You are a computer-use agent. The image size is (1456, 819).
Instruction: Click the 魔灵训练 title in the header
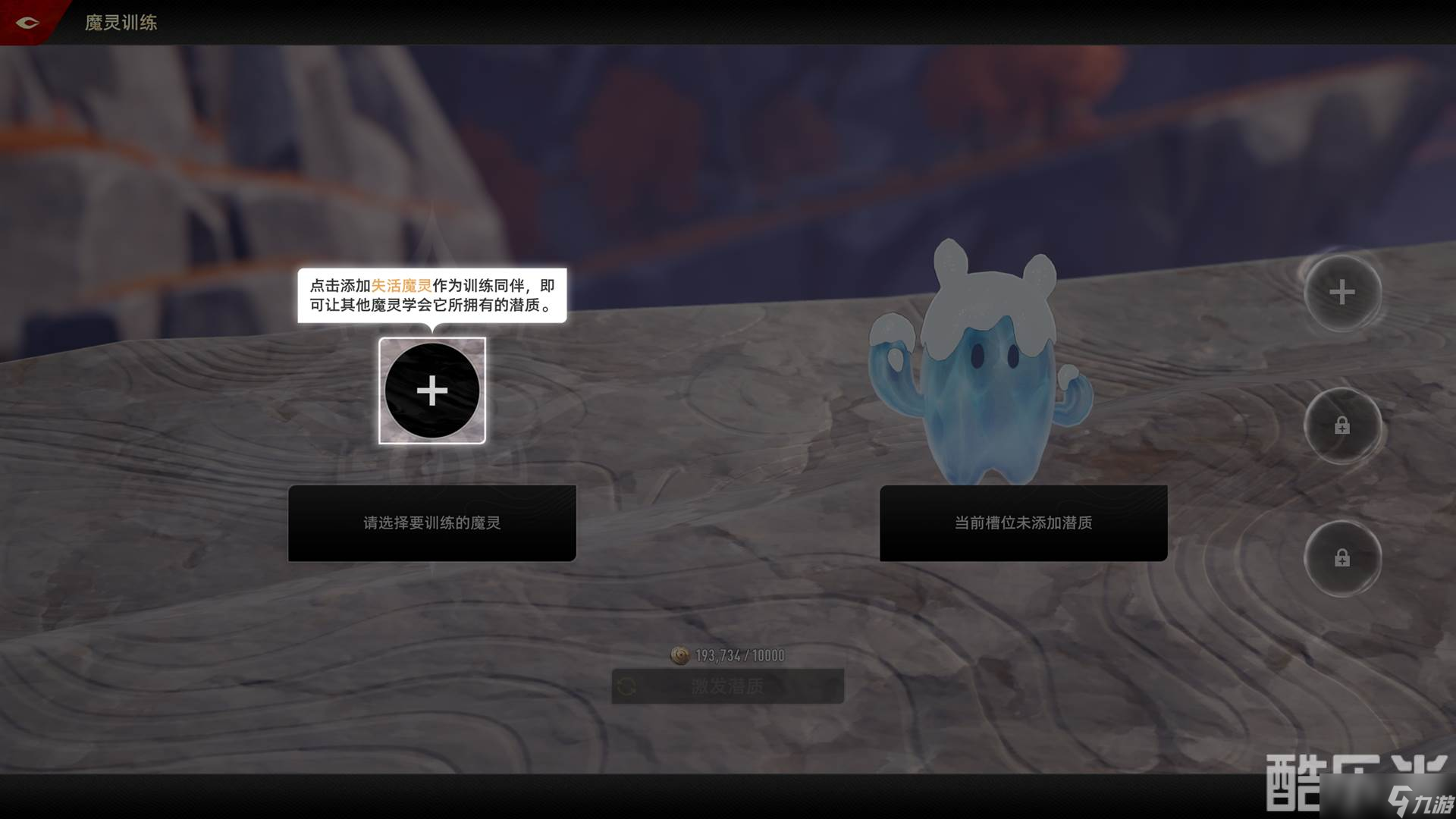(x=121, y=23)
